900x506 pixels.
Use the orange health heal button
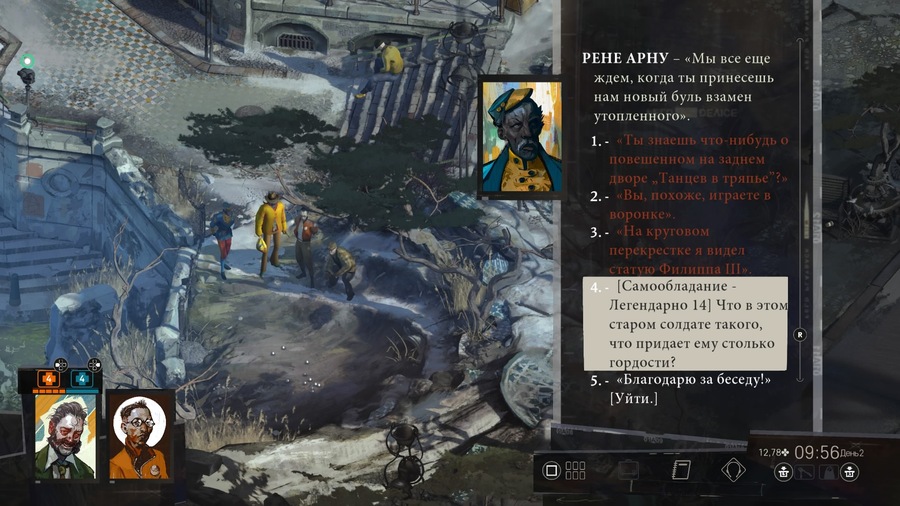pyautogui.click(x=48, y=379)
